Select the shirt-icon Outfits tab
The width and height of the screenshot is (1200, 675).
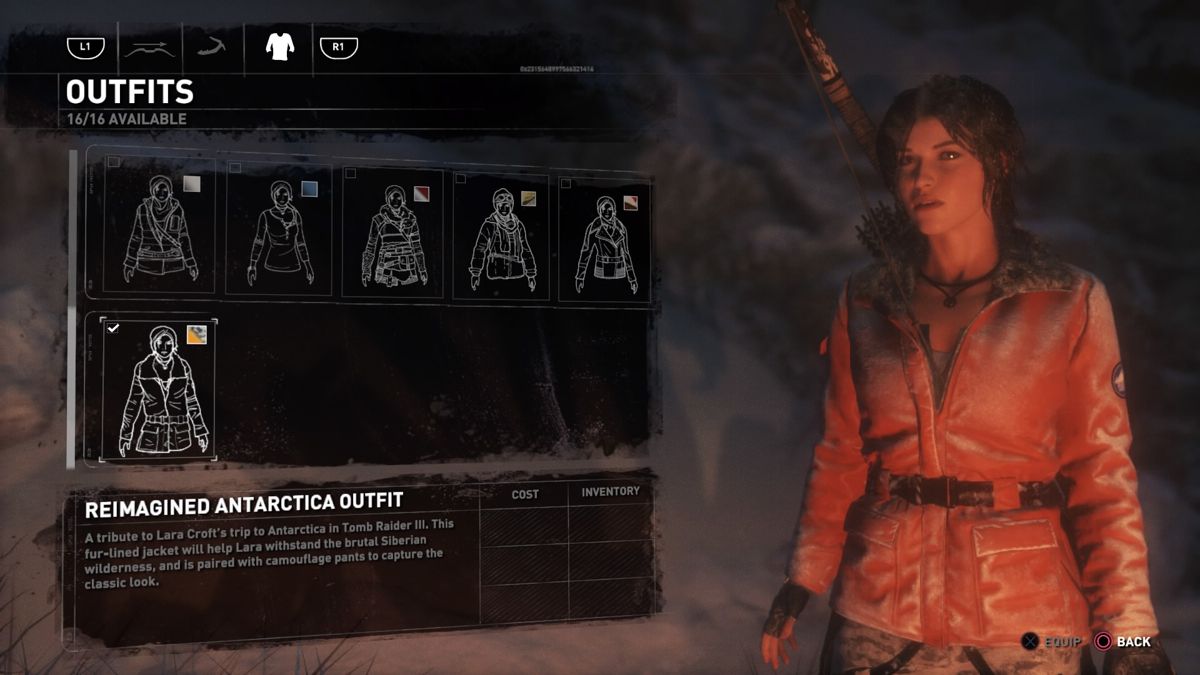click(x=278, y=47)
